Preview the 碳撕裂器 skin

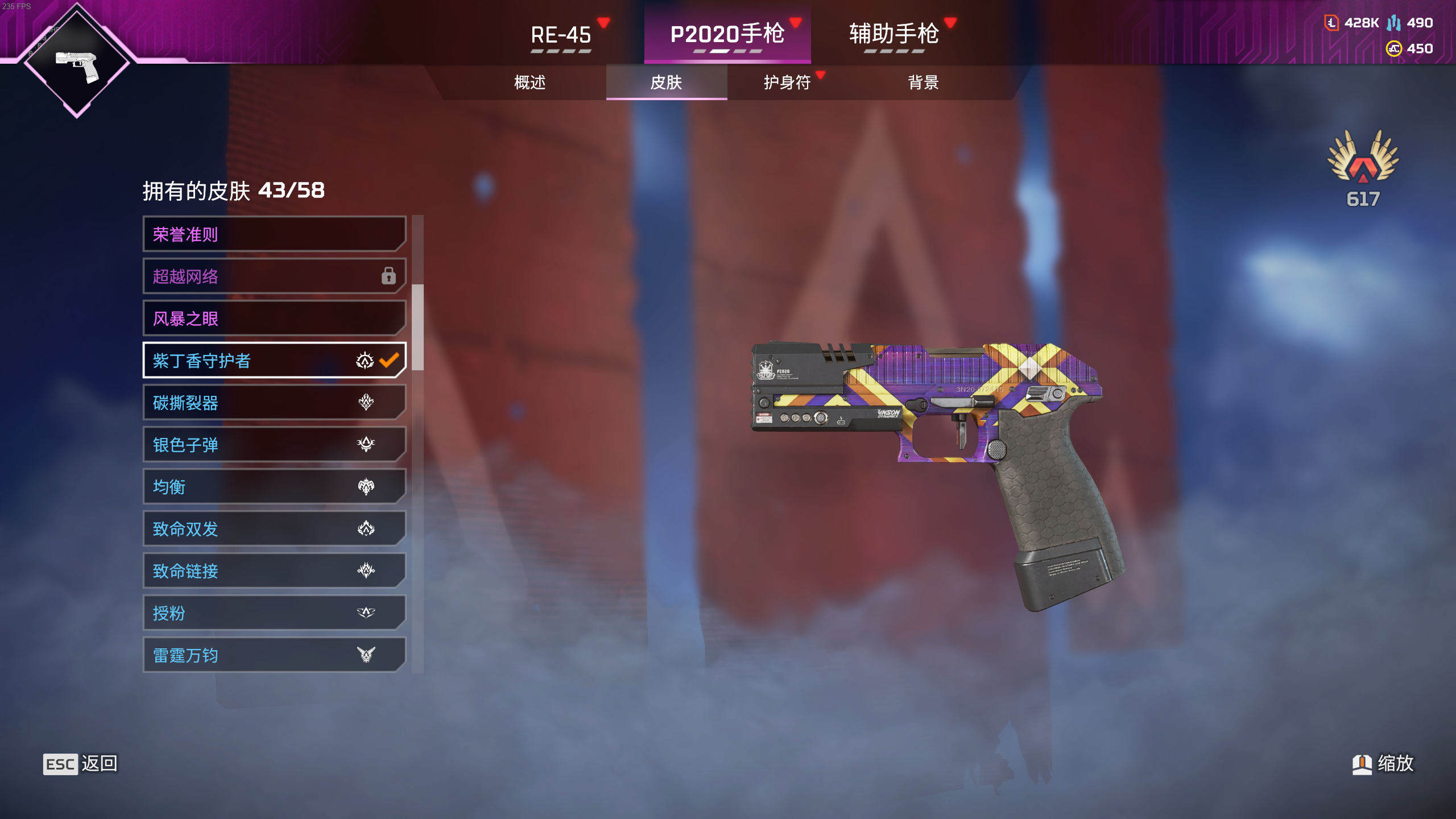point(274,403)
